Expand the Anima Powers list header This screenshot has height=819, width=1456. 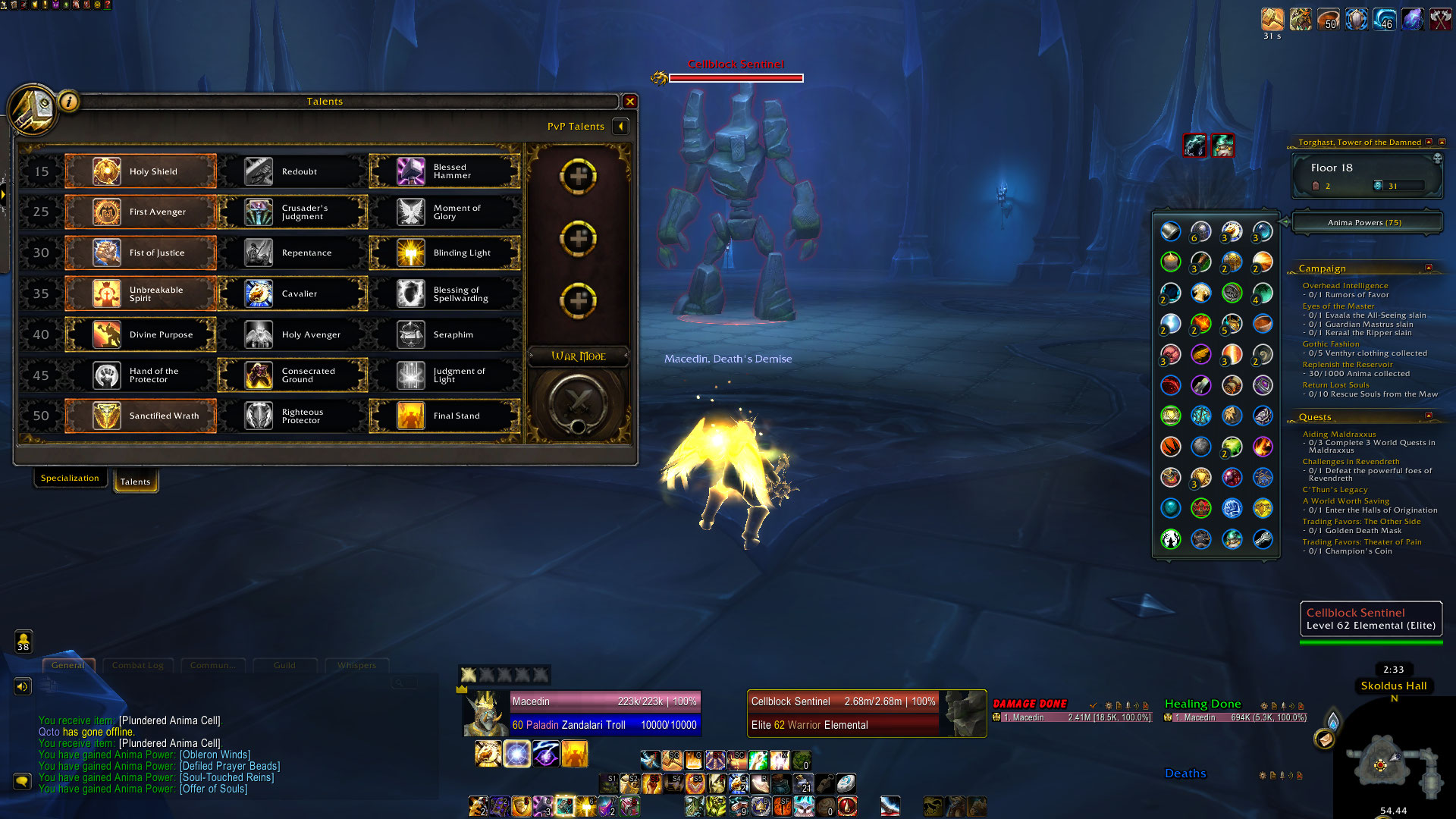coord(1365,223)
